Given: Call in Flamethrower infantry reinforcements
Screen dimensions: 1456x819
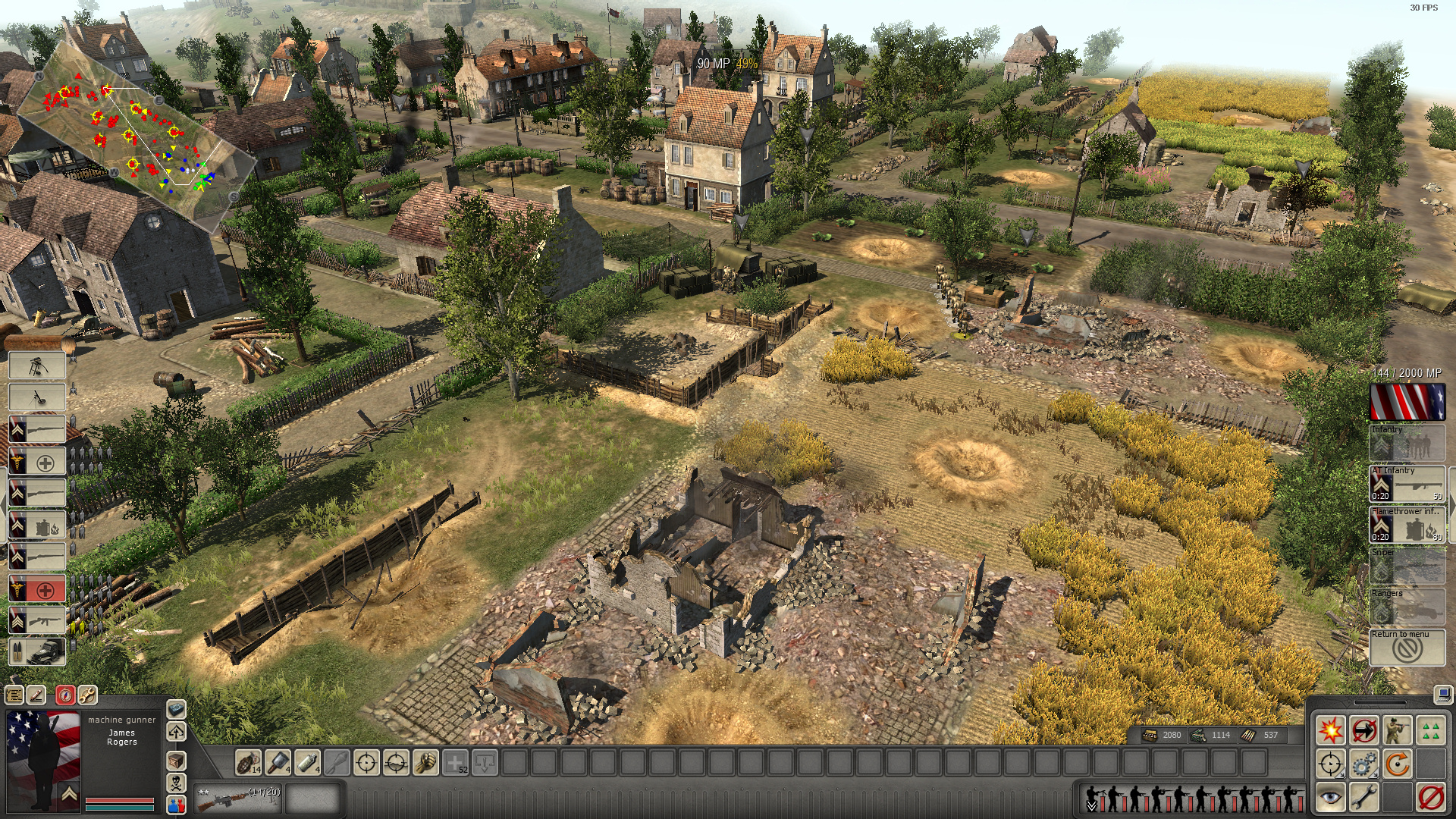Looking at the screenshot, I should tap(1407, 525).
